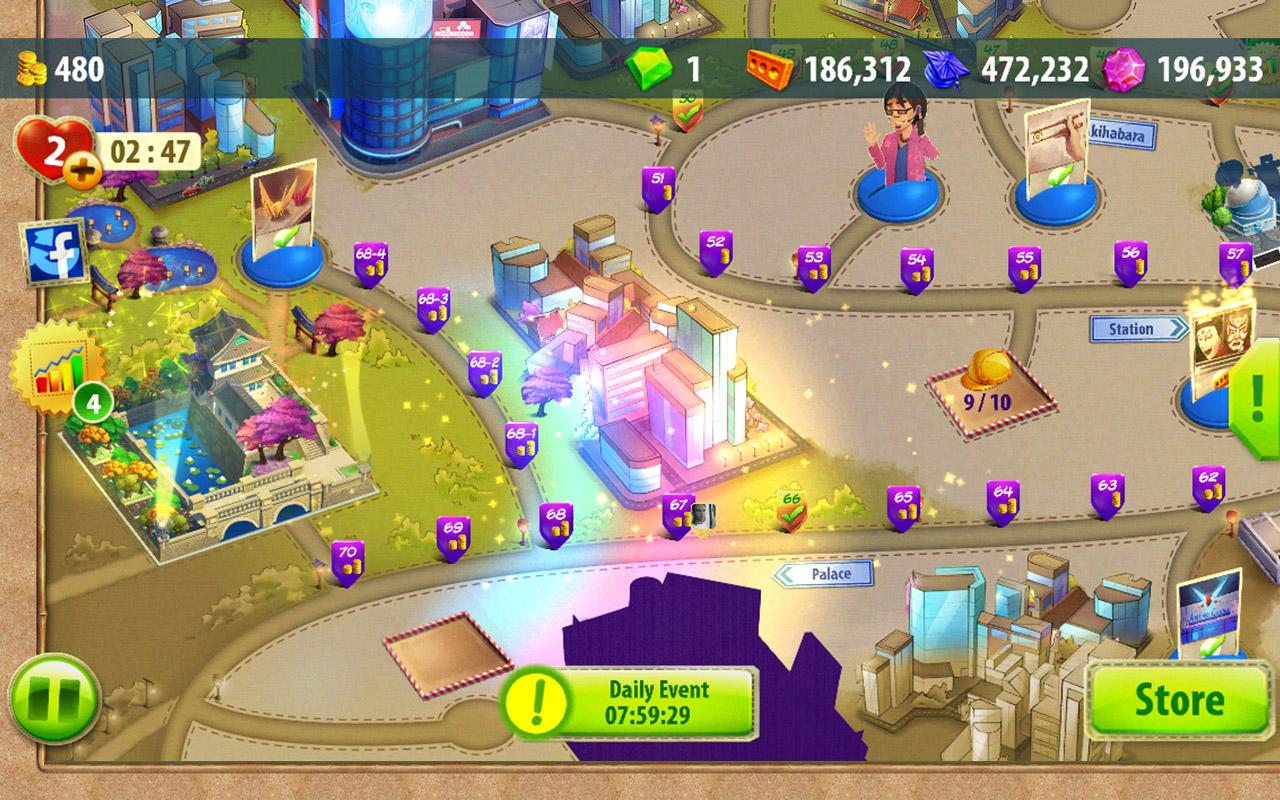Image resolution: width=1280 pixels, height=800 pixels.
Task: Add more lives with the plus button
Action: click(x=84, y=173)
